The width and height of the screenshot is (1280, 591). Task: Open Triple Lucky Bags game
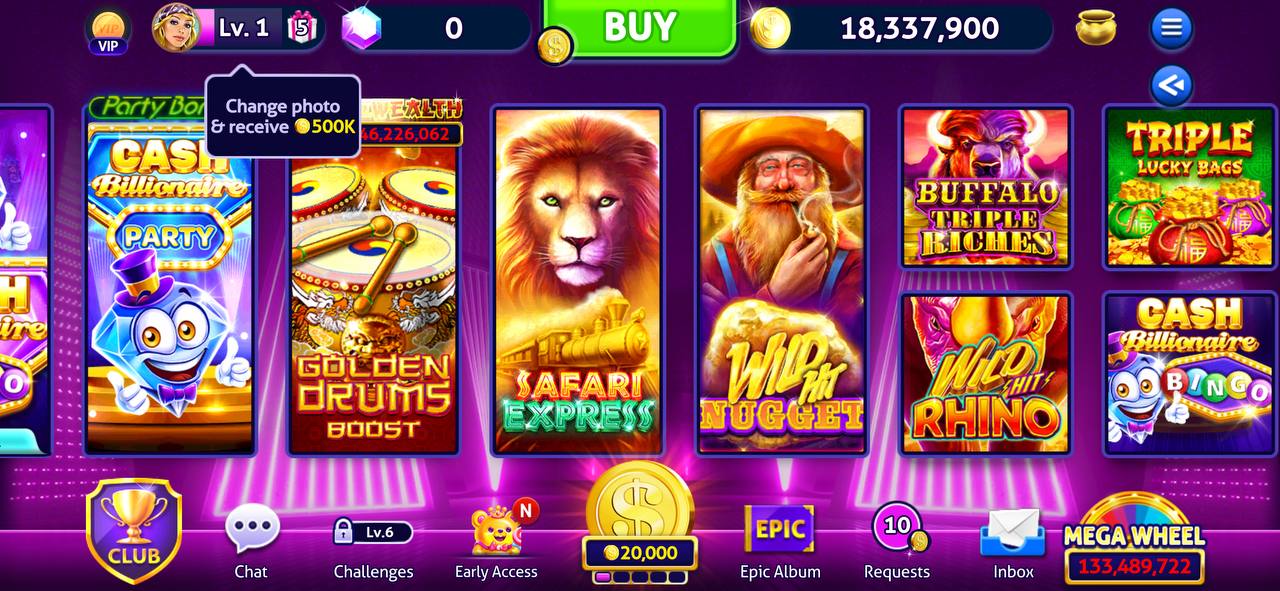coord(1189,187)
